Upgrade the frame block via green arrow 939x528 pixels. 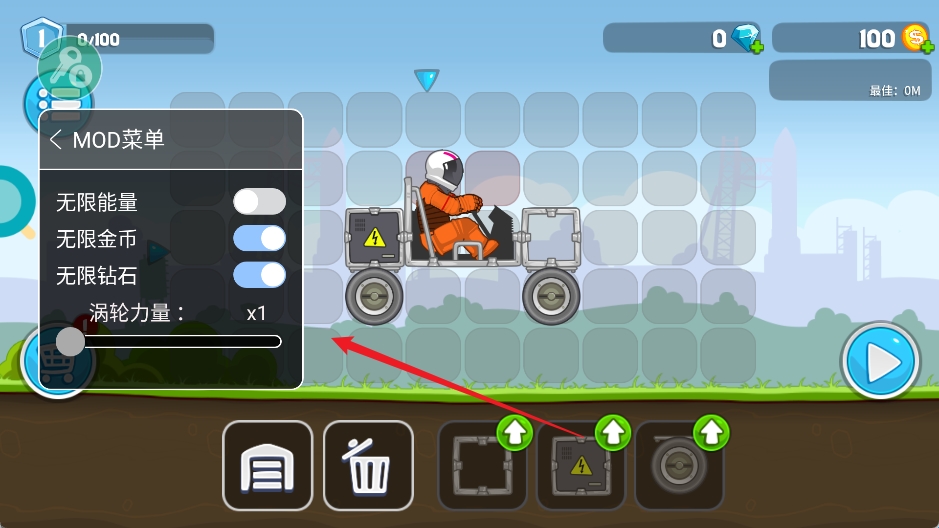point(516,433)
